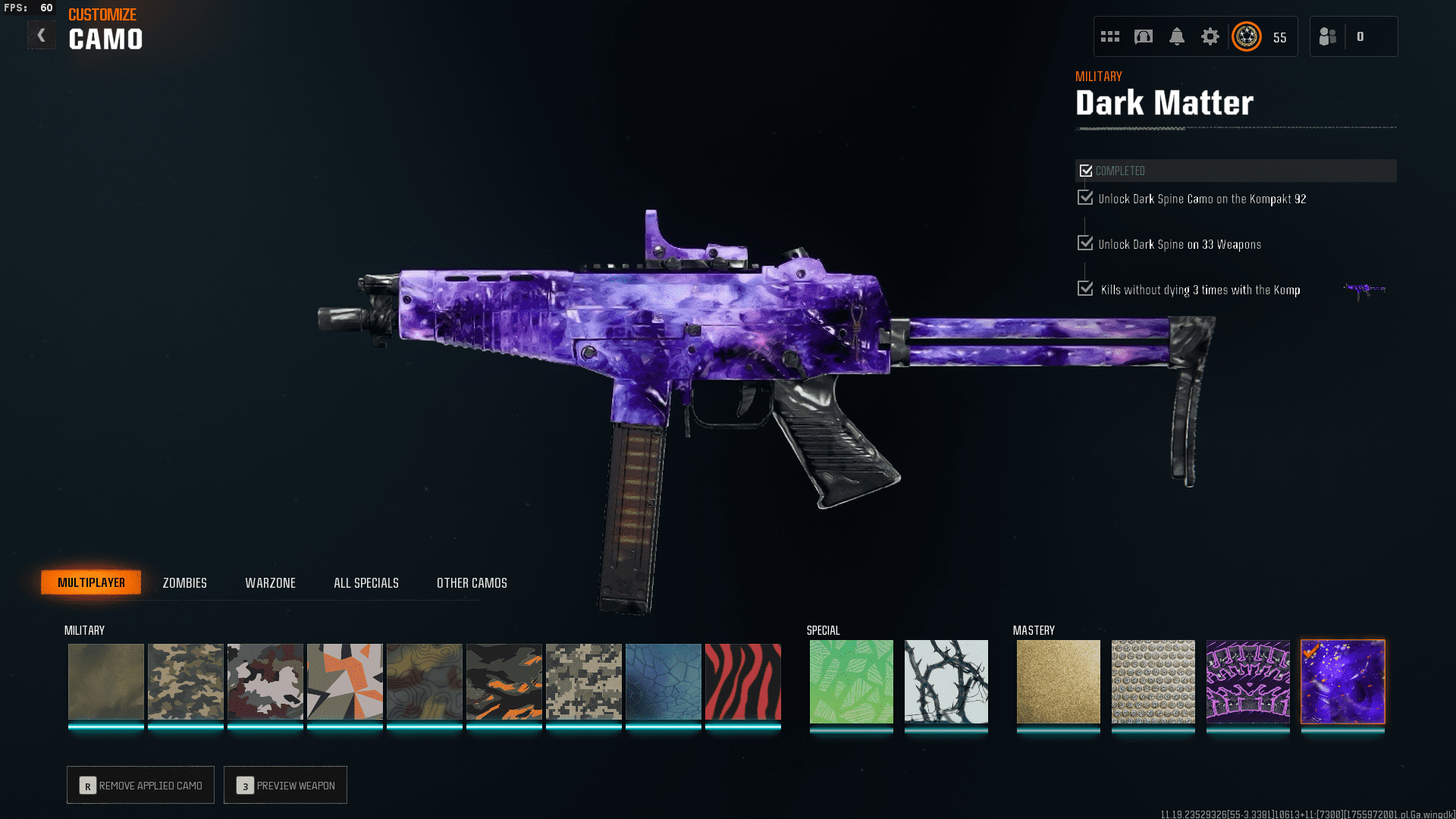Apply the green special camo

click(x=851, y=681)
